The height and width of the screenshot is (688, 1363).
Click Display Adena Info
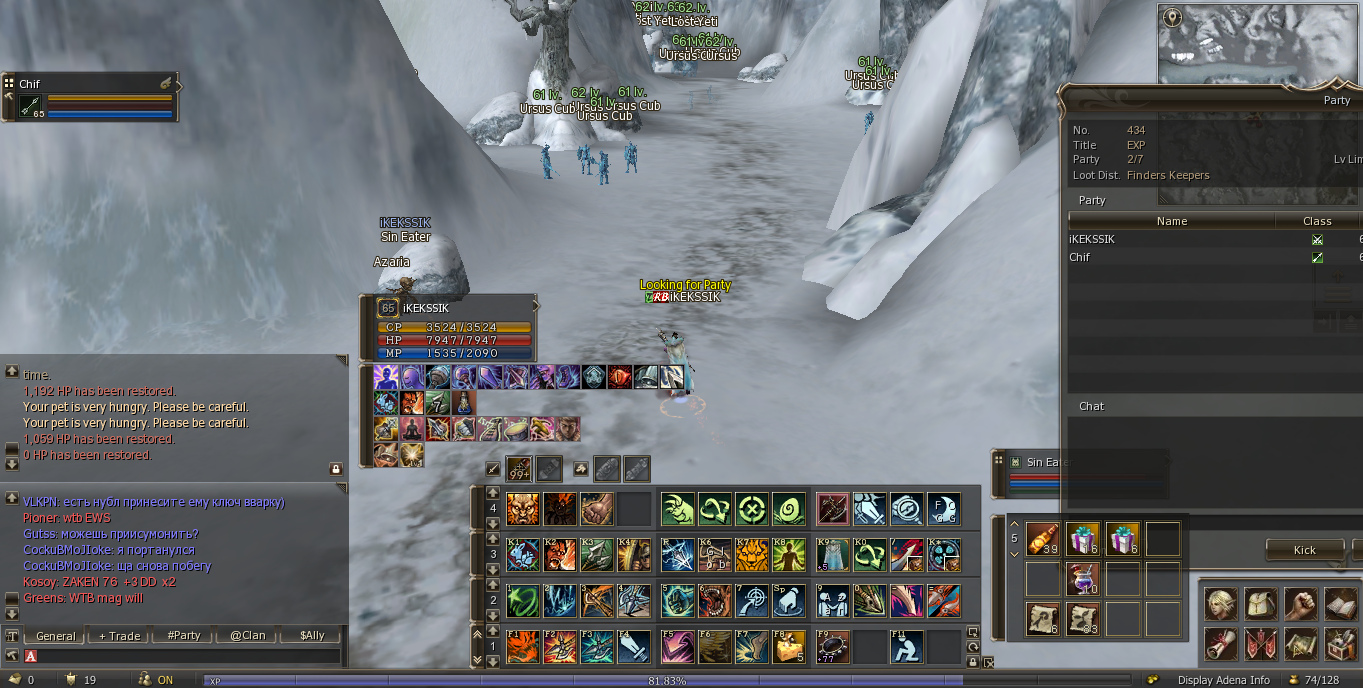[x=1223, y=680]
